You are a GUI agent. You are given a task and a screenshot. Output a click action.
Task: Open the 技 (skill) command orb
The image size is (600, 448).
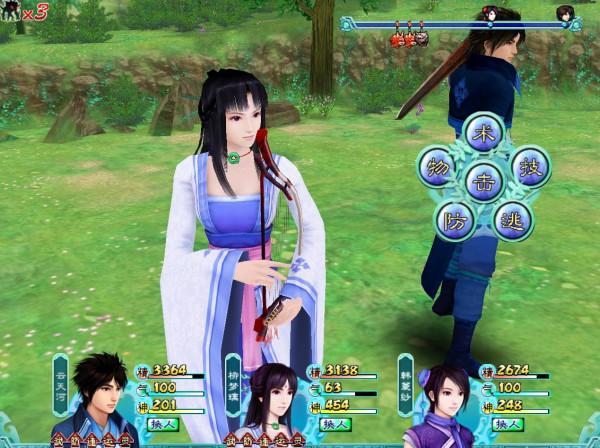click(530, 165)
